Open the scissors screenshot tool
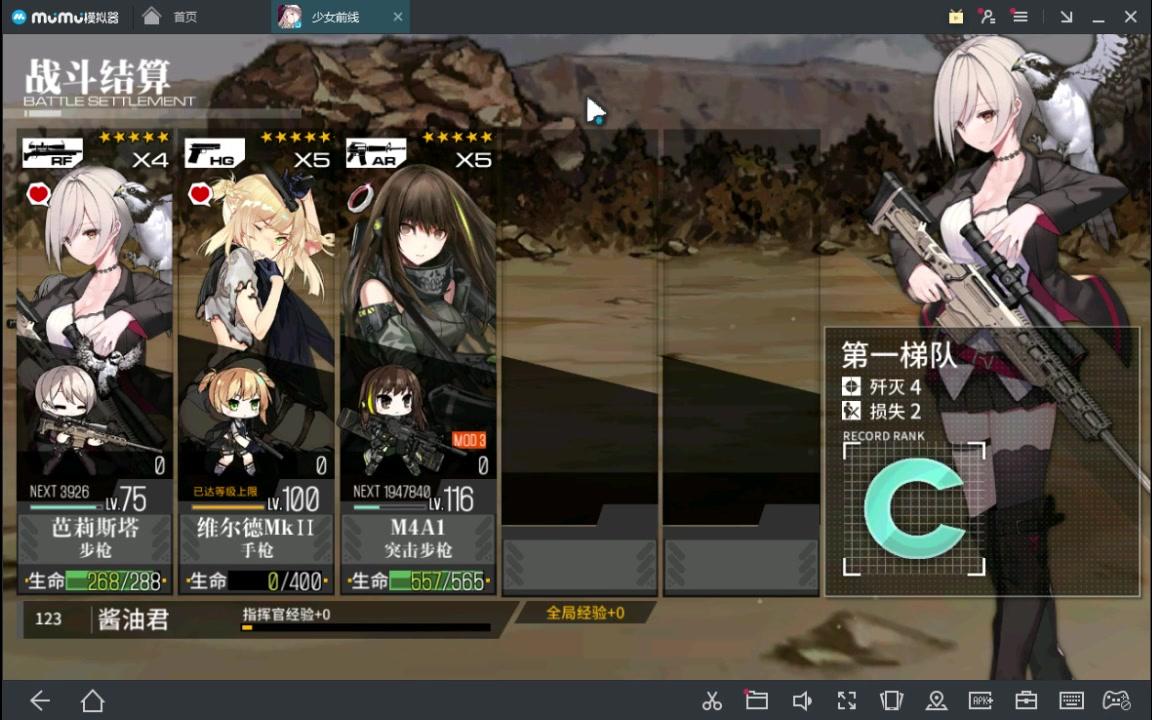 712,701
